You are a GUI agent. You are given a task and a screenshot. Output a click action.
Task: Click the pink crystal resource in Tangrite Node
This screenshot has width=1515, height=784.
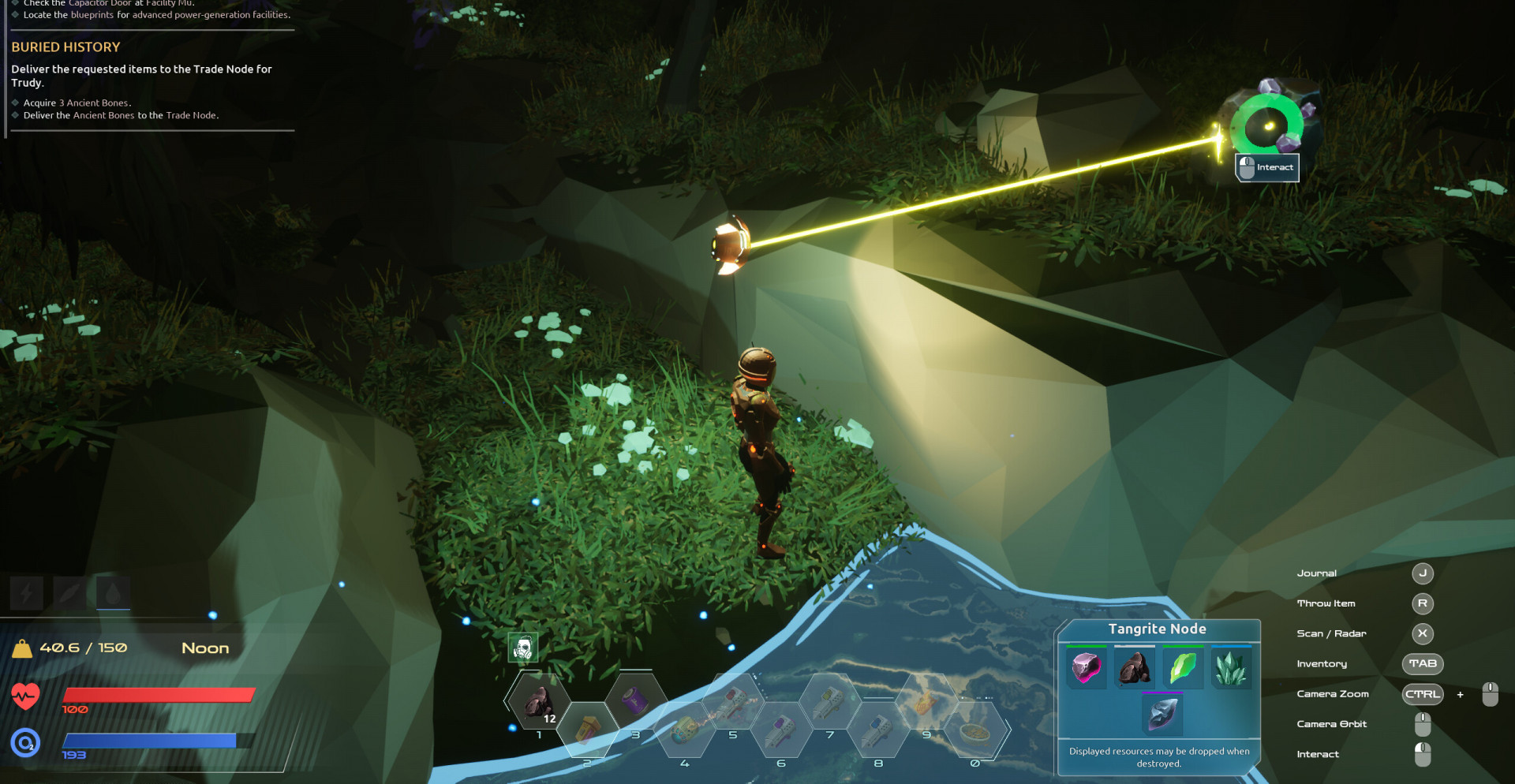point(1086,669)
